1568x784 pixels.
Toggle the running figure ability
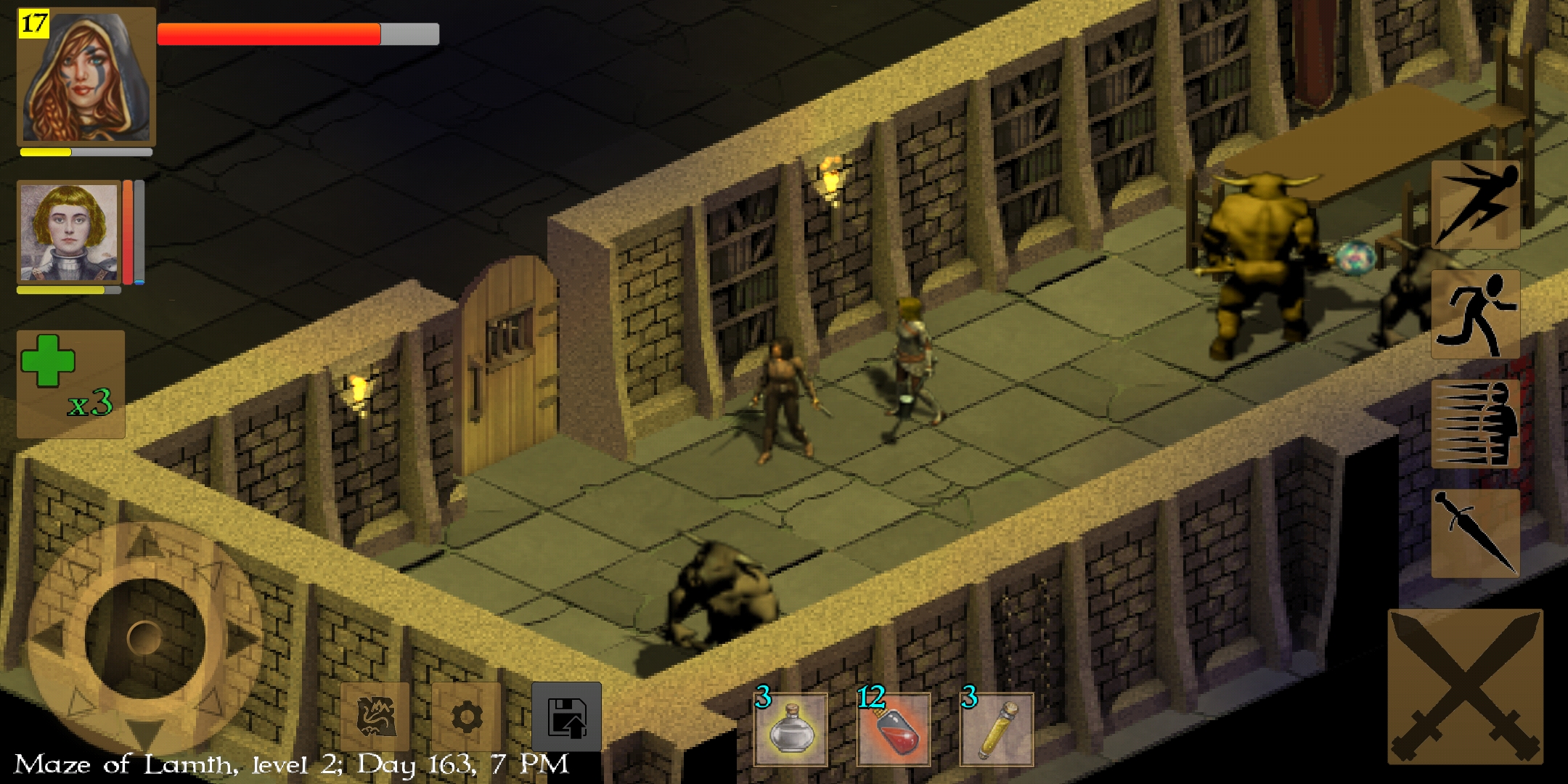pyautogui.click(x=1475, y=314)
